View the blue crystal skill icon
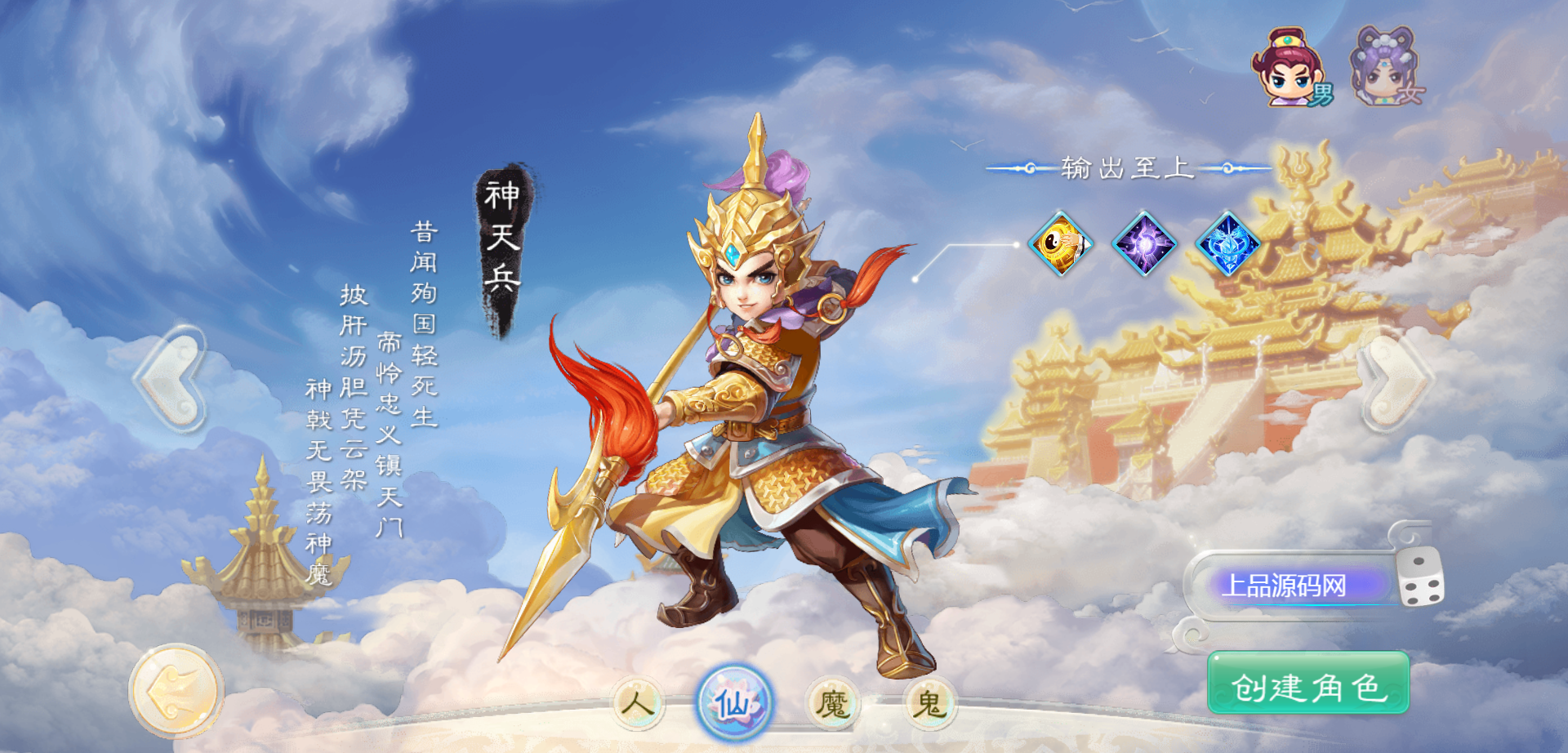This screenshot has height=753, width=1568. (x=1227, y=243)
